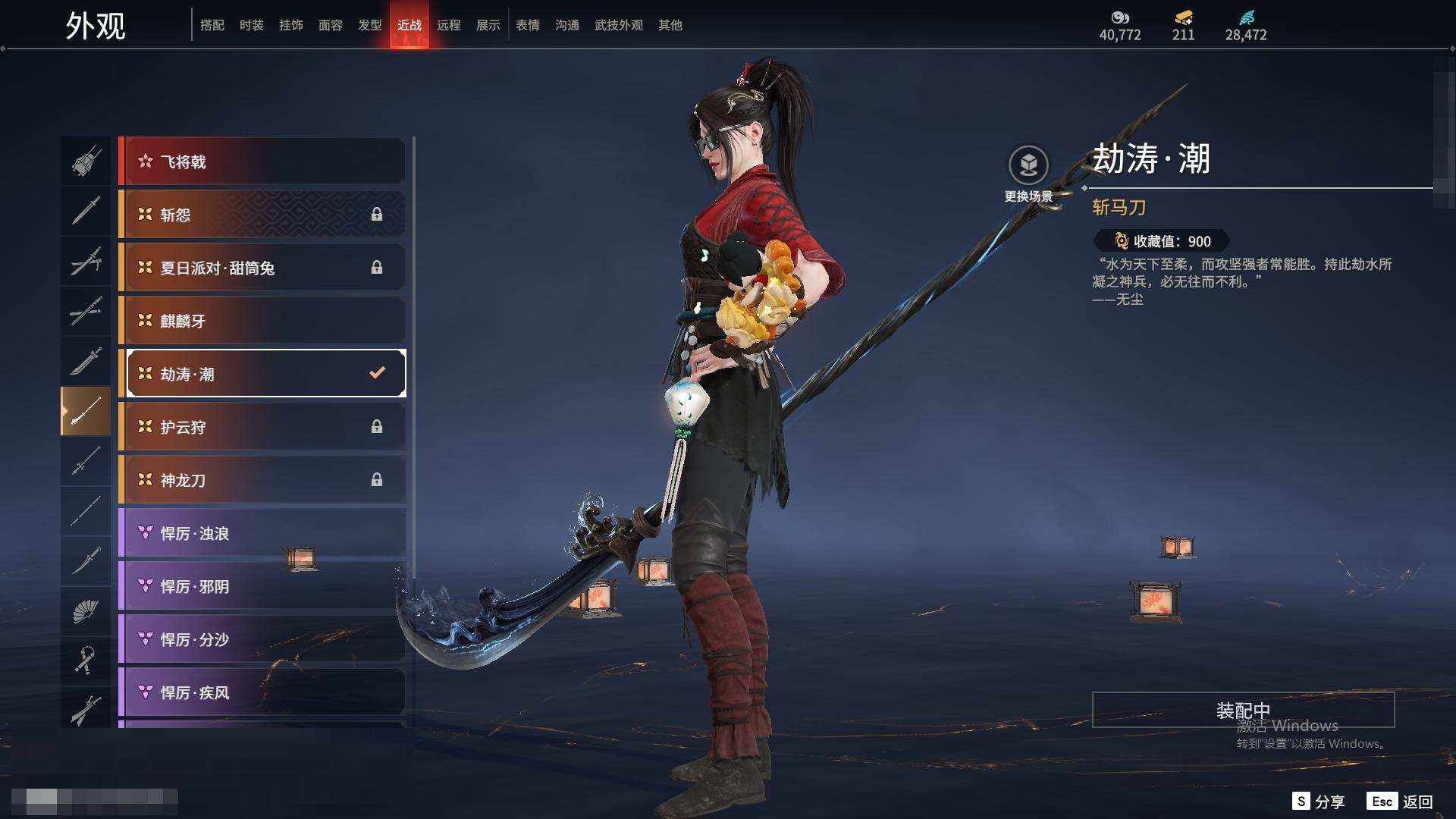Open the 表情 tab

point(527,25)
